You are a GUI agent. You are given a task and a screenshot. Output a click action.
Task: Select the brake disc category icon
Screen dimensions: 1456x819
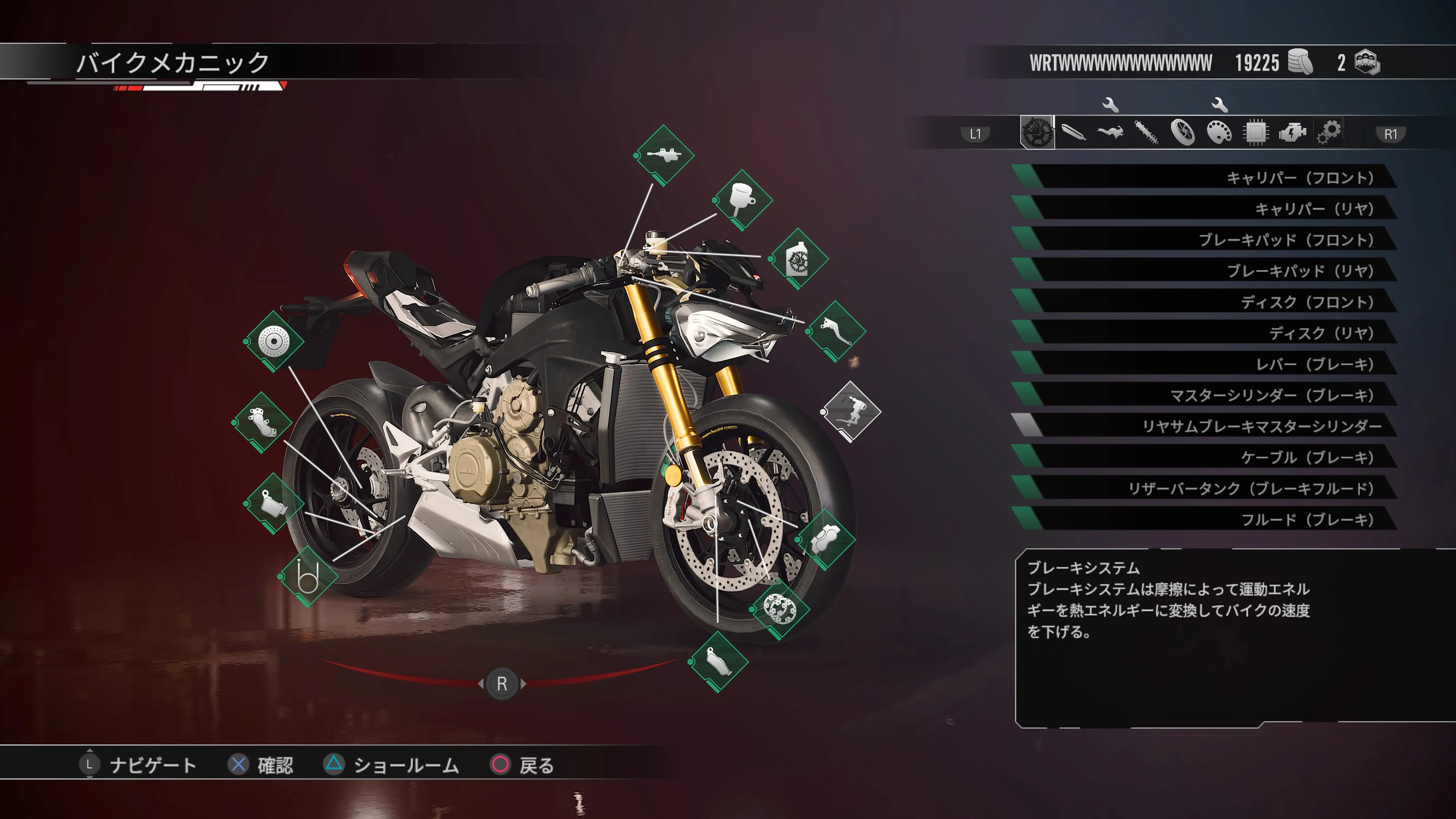(x=1037, y=133)
